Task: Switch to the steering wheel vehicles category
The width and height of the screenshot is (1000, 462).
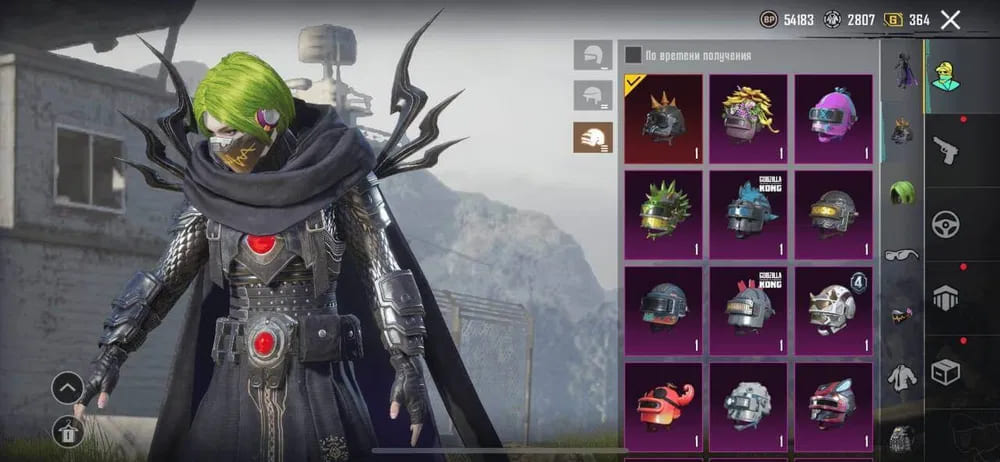Action: [945, 223]
